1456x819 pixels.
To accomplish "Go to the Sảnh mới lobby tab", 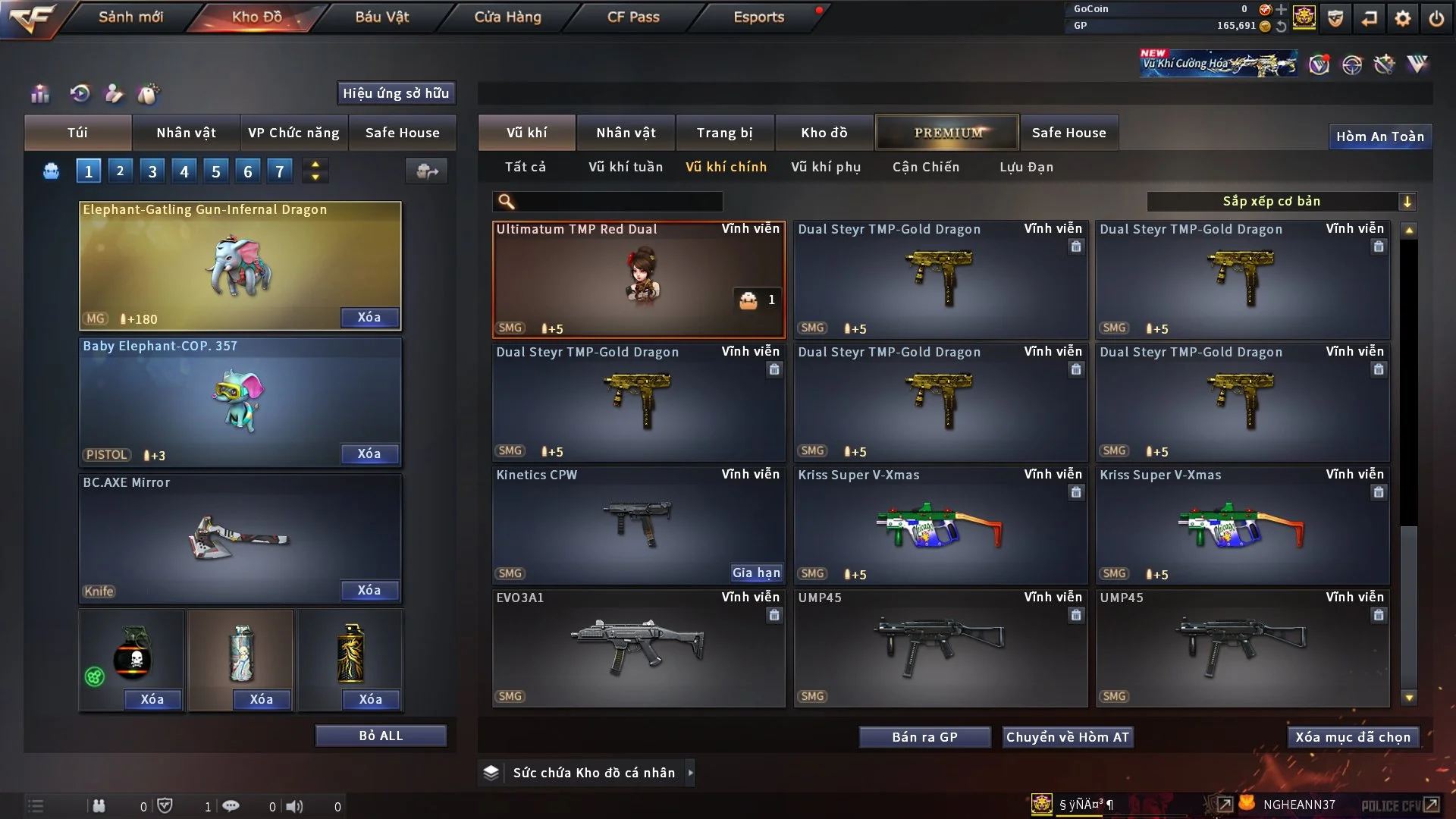I will tap(130, 17).
